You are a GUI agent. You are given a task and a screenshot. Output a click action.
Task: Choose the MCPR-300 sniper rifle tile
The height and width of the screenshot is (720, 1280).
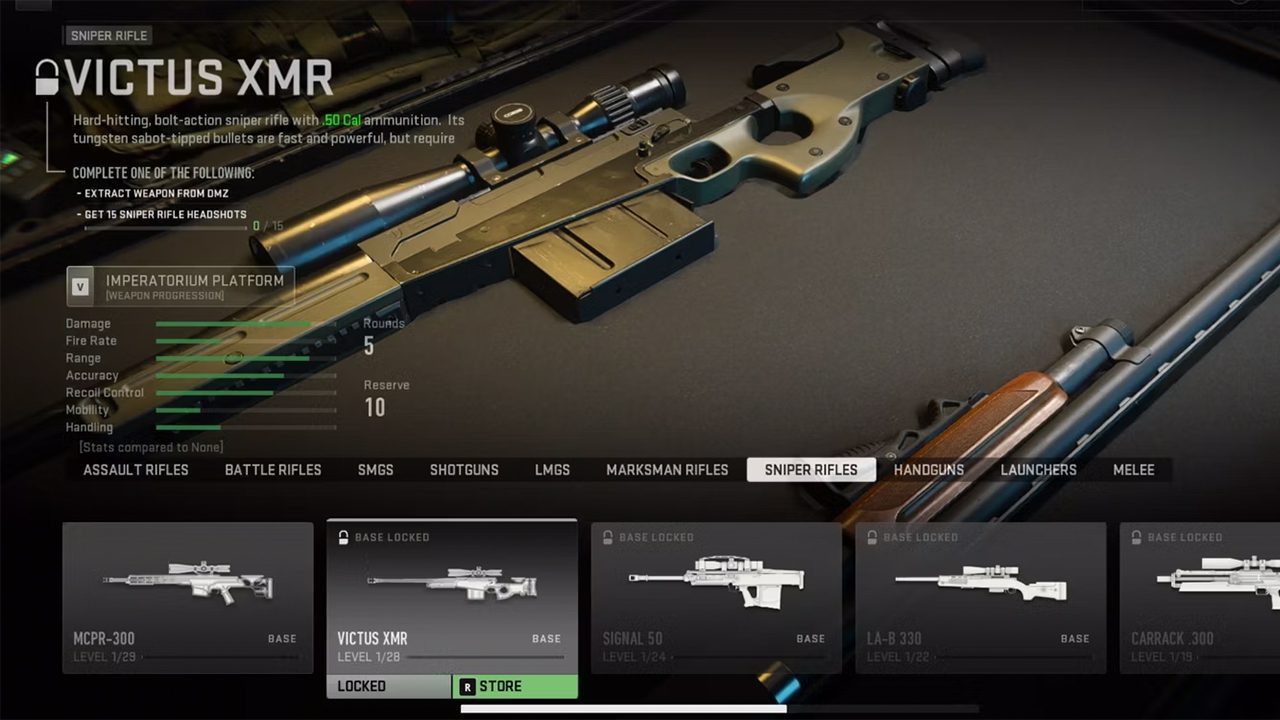(187, 597)
